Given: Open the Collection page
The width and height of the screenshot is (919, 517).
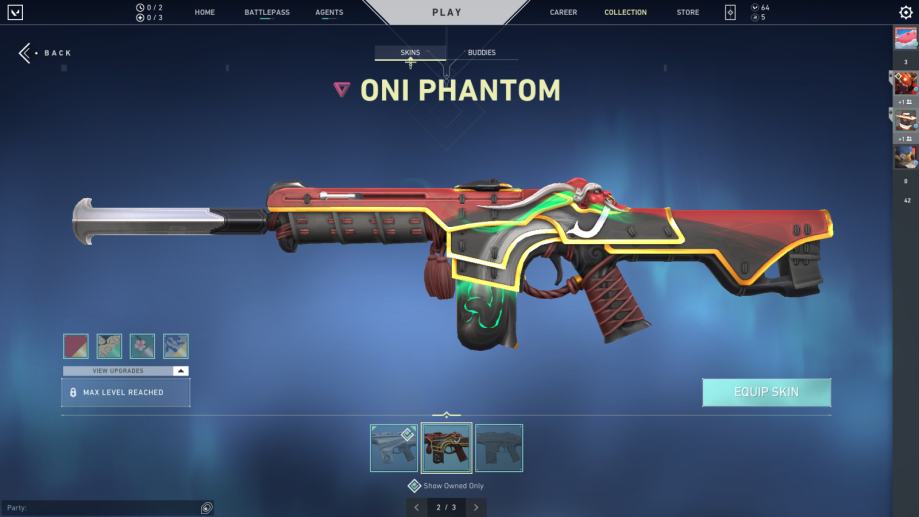Looking at the screenshot, I should [625, 13].
